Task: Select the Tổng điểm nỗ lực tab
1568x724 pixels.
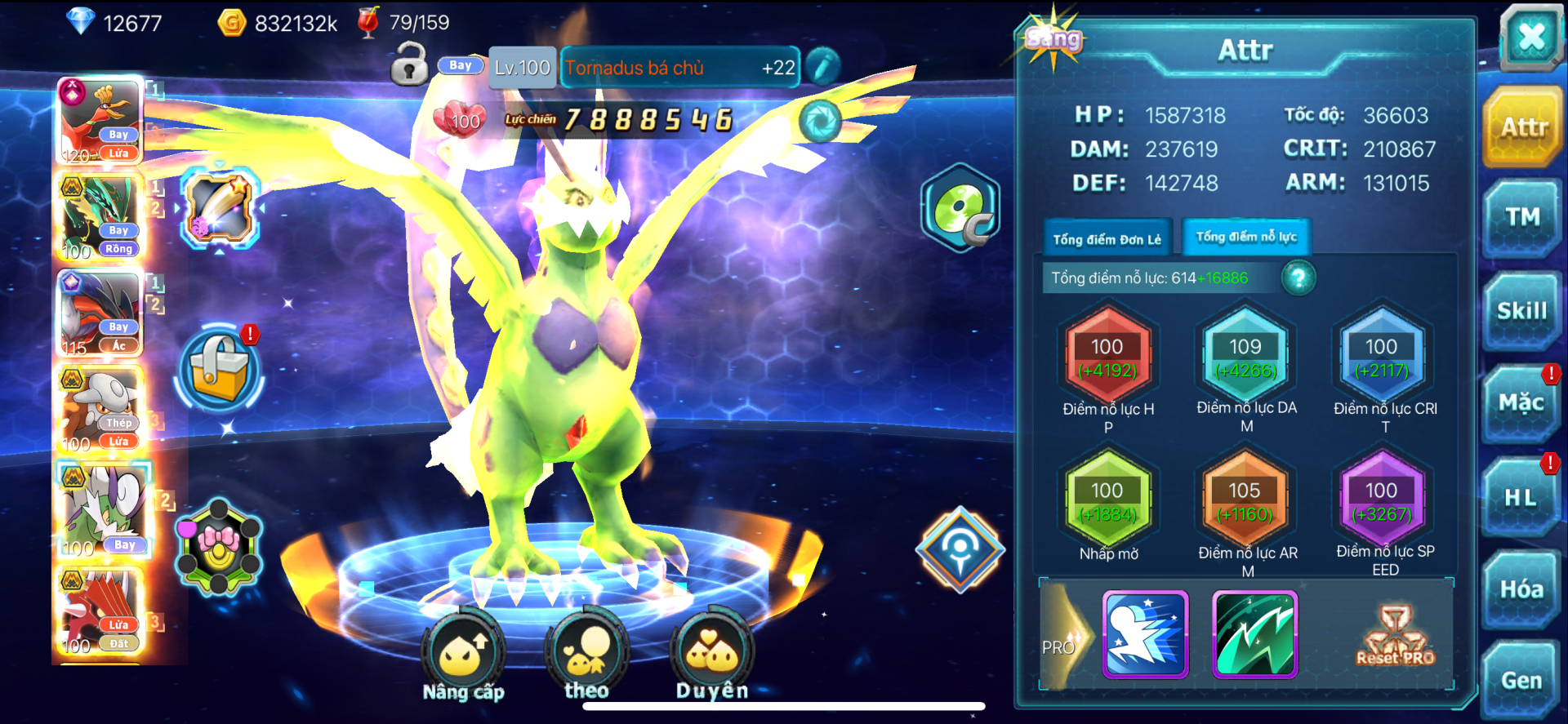Action: (1245, 238)
